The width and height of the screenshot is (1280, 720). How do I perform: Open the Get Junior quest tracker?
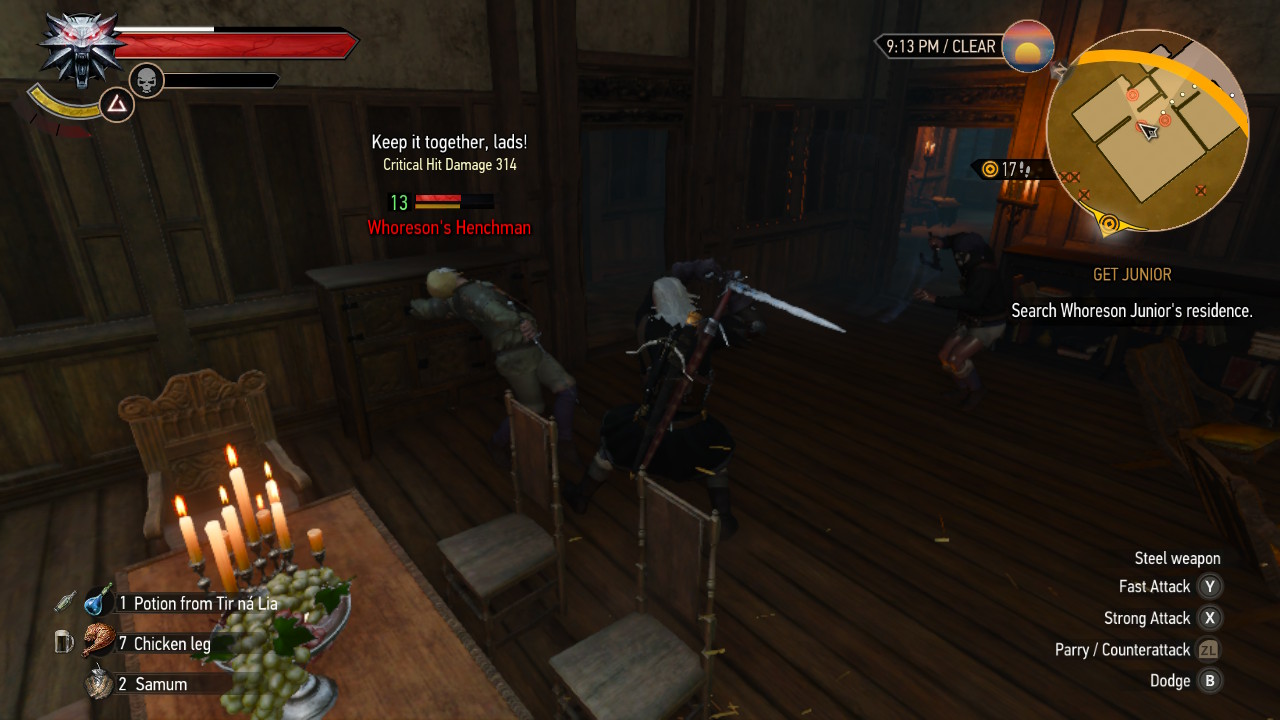point(1132,275)
